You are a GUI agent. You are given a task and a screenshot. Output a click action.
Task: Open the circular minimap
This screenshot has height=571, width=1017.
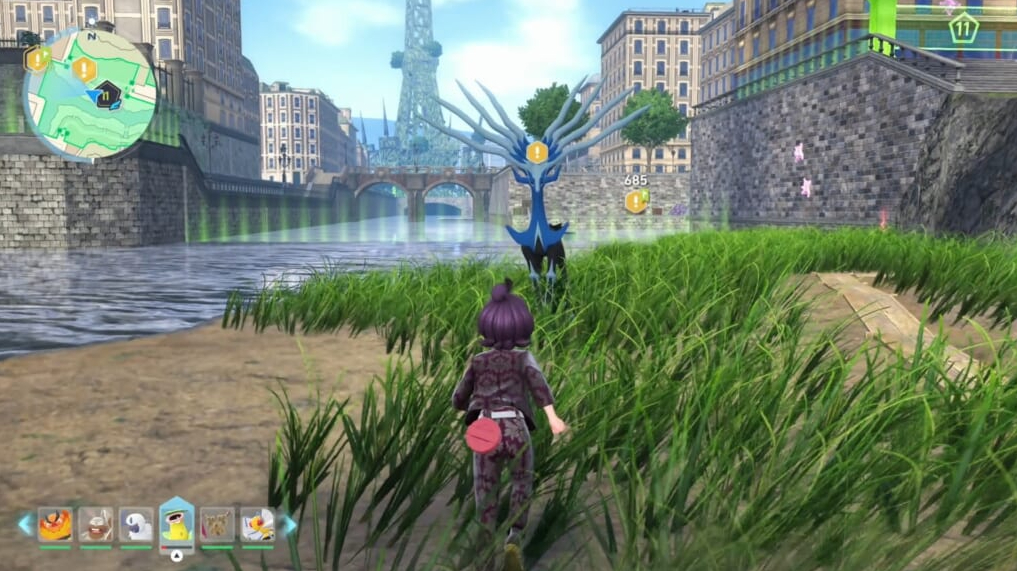[90, 95]
